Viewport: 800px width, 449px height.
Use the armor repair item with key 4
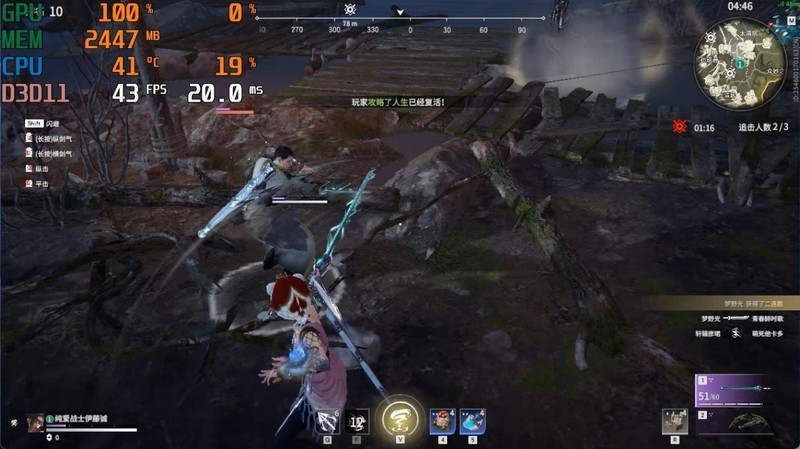[x=442, y=422]
